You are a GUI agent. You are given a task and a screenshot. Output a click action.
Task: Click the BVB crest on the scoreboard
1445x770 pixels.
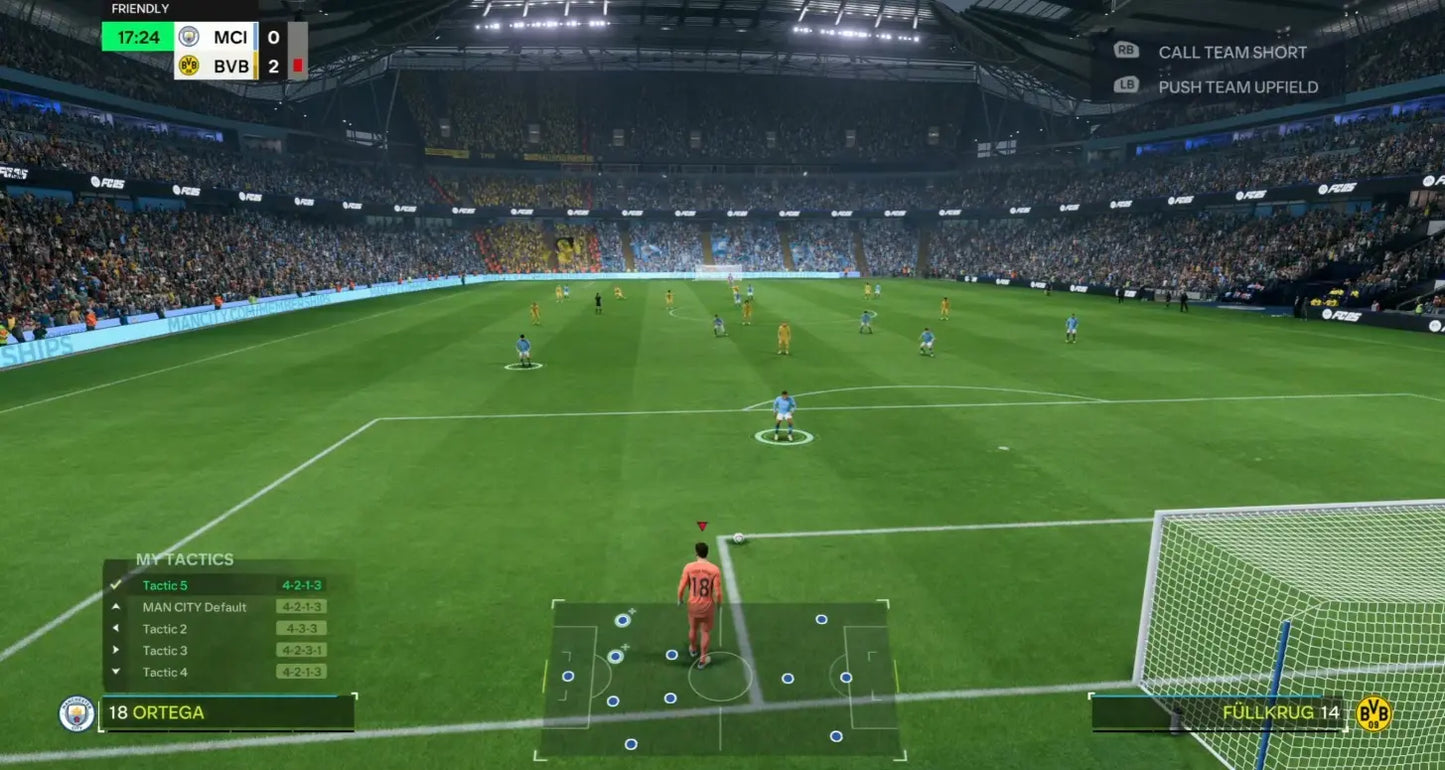pos(188,64)
